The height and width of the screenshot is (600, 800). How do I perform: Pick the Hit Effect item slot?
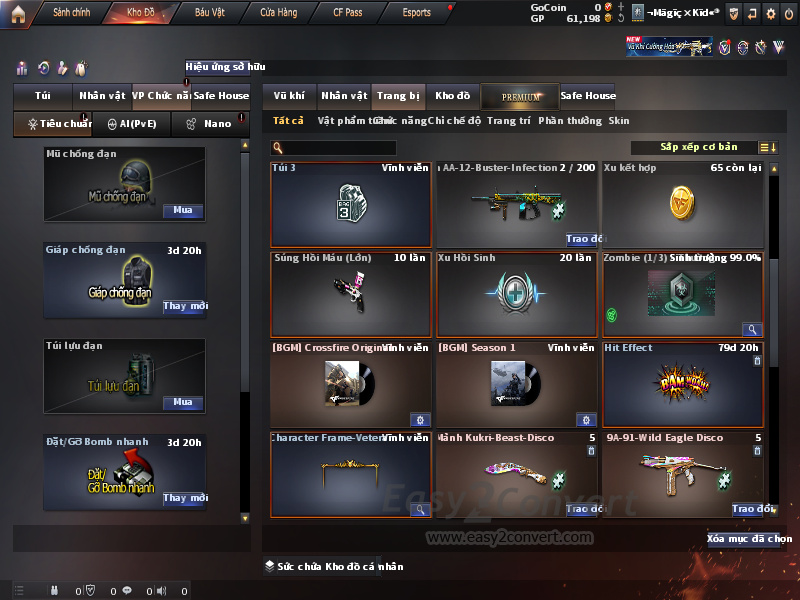click(x=682, y=385)
